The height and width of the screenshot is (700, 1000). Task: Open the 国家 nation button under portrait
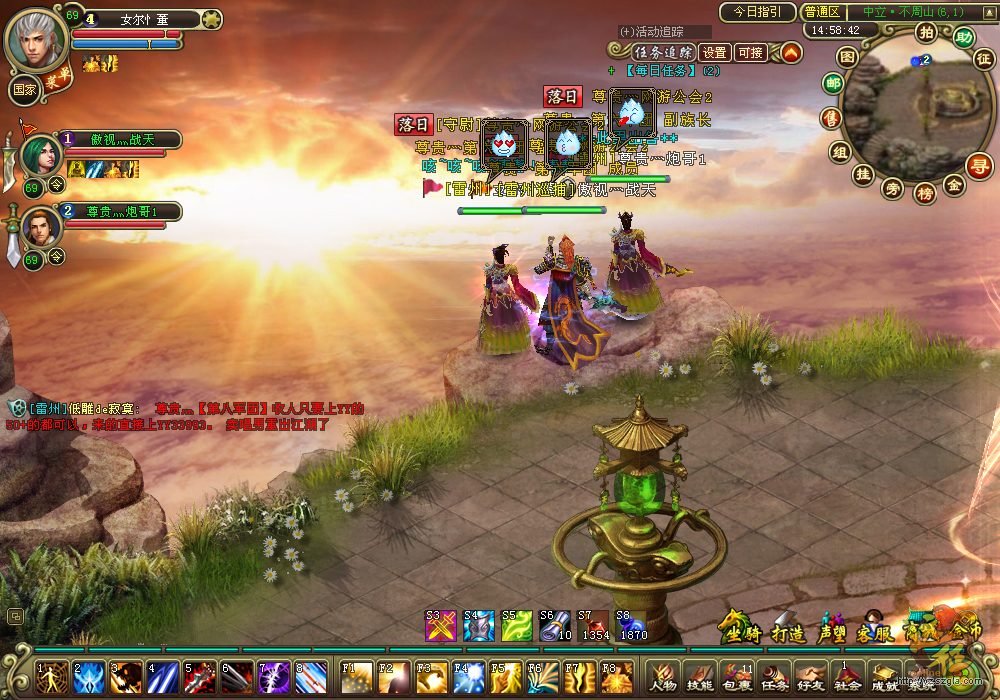(24, 88)
